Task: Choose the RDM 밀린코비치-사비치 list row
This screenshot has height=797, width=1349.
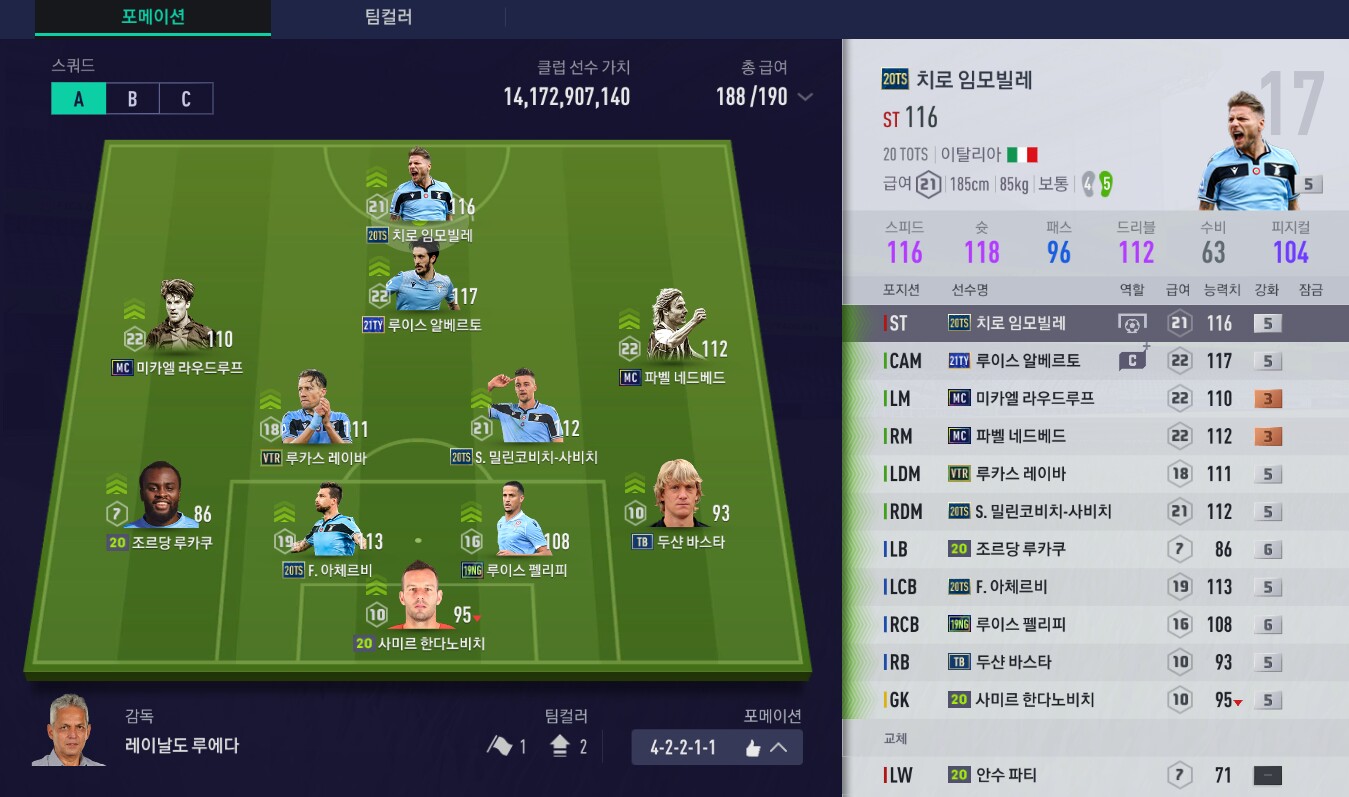Action: (1095, 512)
